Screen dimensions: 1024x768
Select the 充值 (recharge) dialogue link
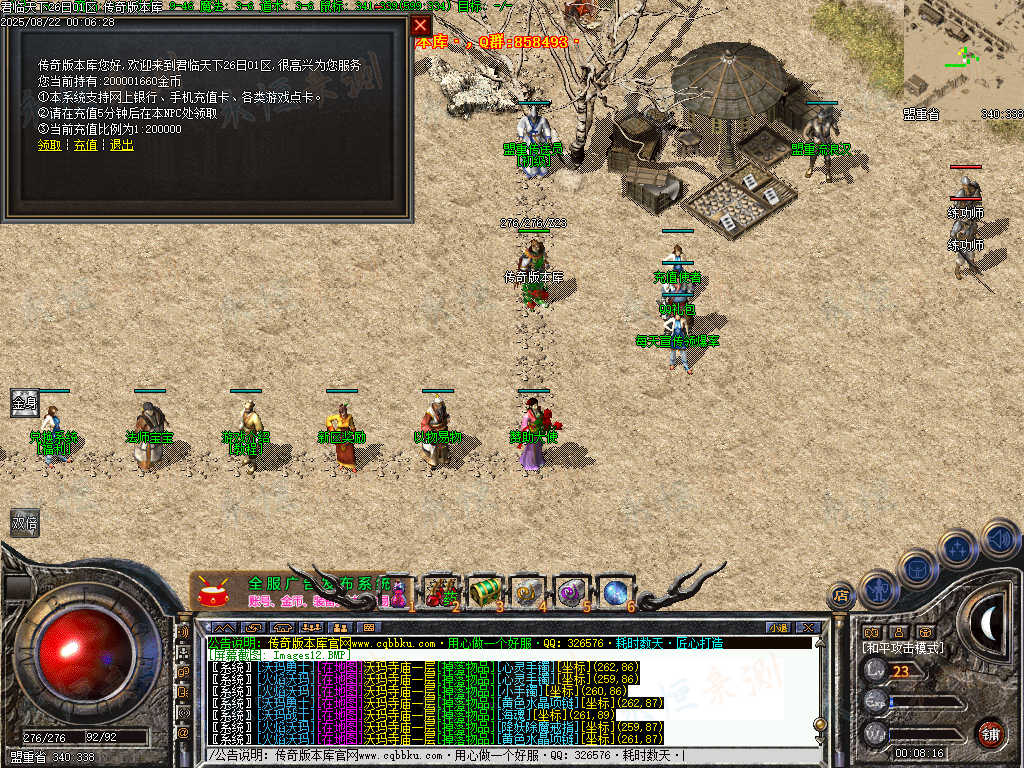pyautogui.click(x=86, y=145)
